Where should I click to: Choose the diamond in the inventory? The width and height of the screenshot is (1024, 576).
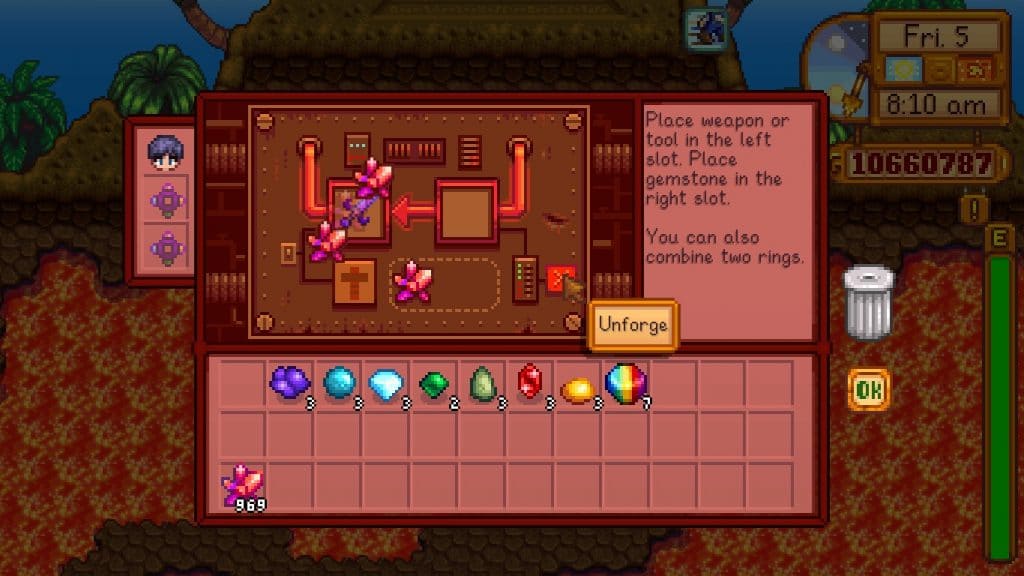[x=386, y=382]
